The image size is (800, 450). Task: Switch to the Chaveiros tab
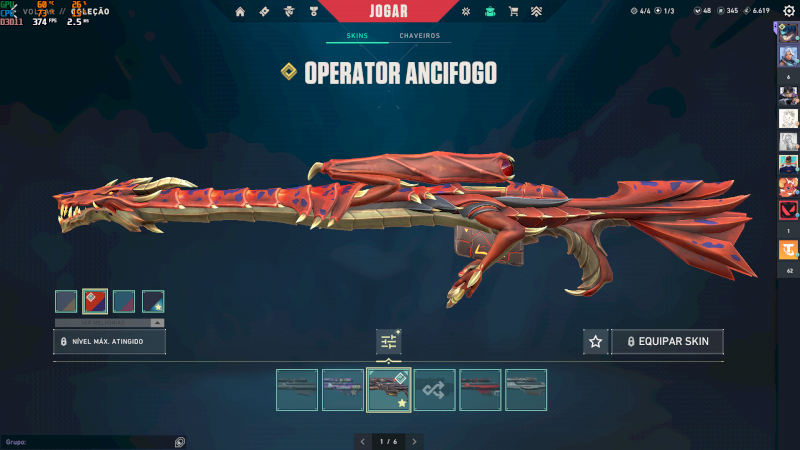pyautogui.click(x=419, y=36)
